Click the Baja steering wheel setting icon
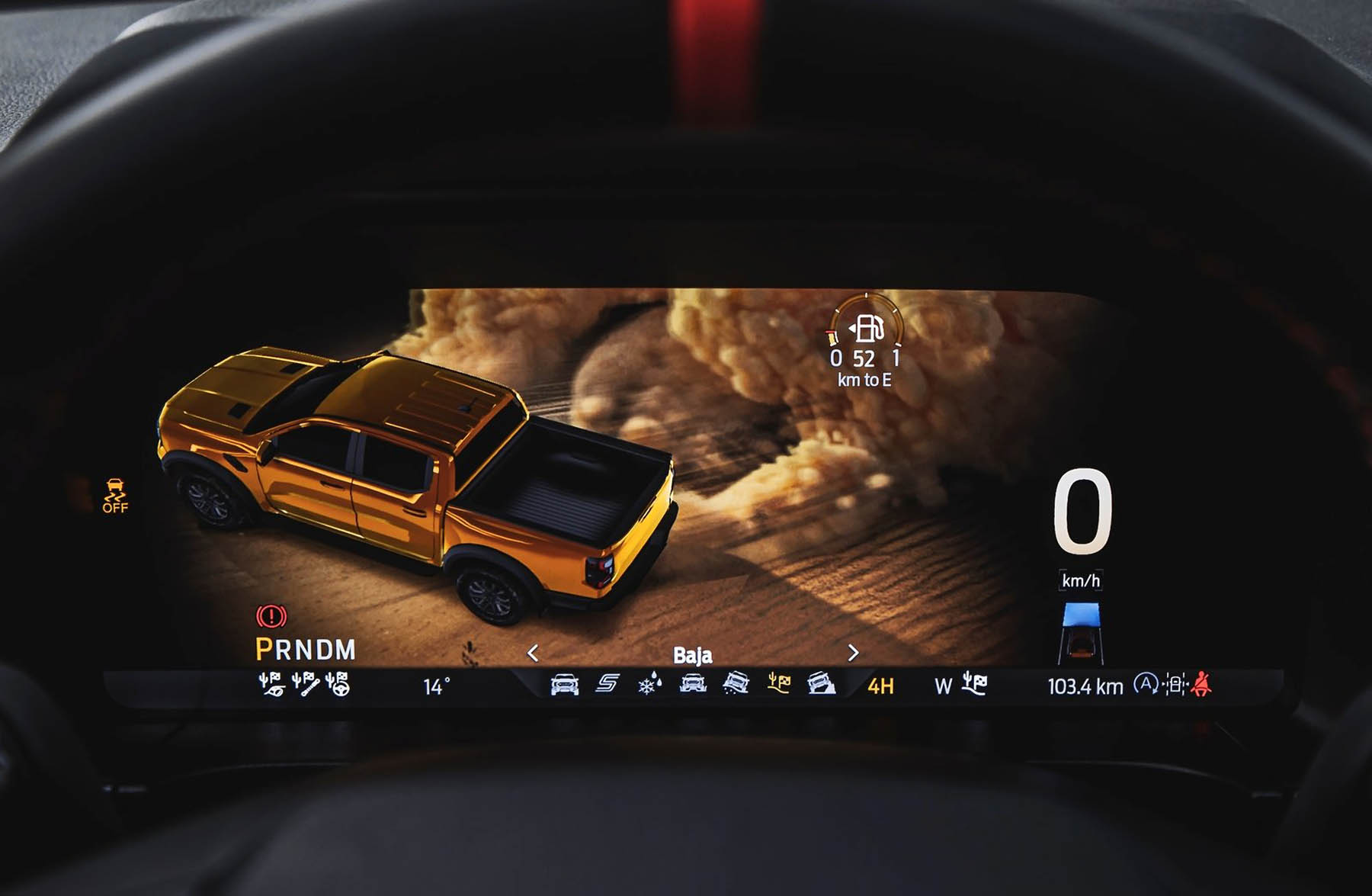The width and height of the screenshot is (1372, 896). click(x=338, y=684)
